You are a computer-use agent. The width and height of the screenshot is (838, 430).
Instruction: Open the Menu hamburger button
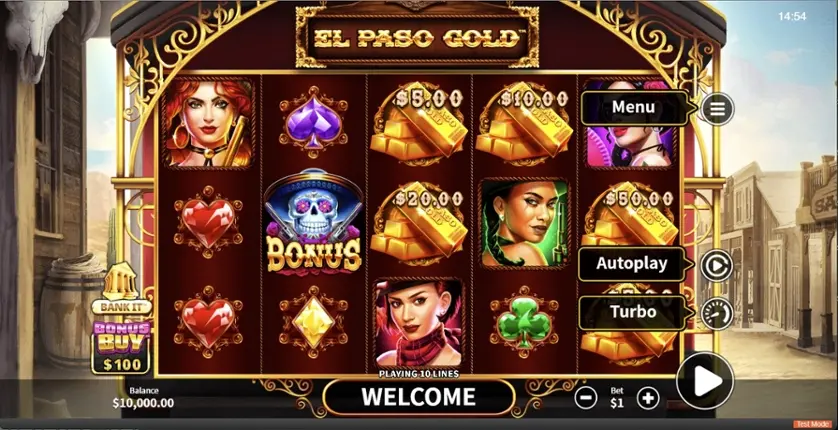click(716, 108)
